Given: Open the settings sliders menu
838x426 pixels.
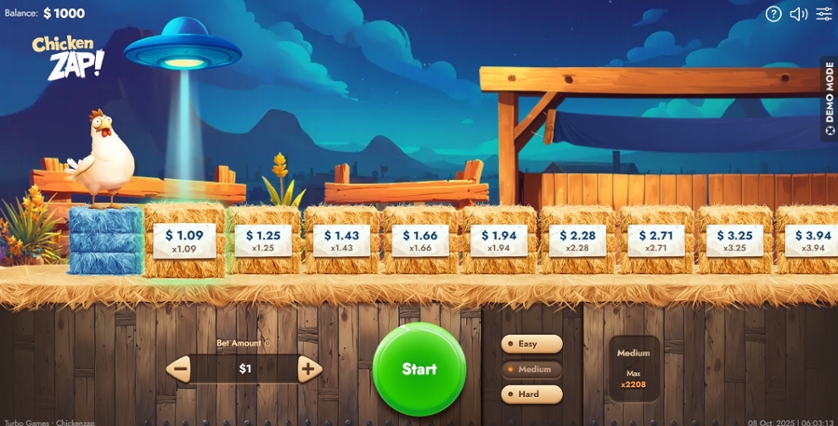Looking at the screenshot, I should pyautogui.click(x=823, y=14).
